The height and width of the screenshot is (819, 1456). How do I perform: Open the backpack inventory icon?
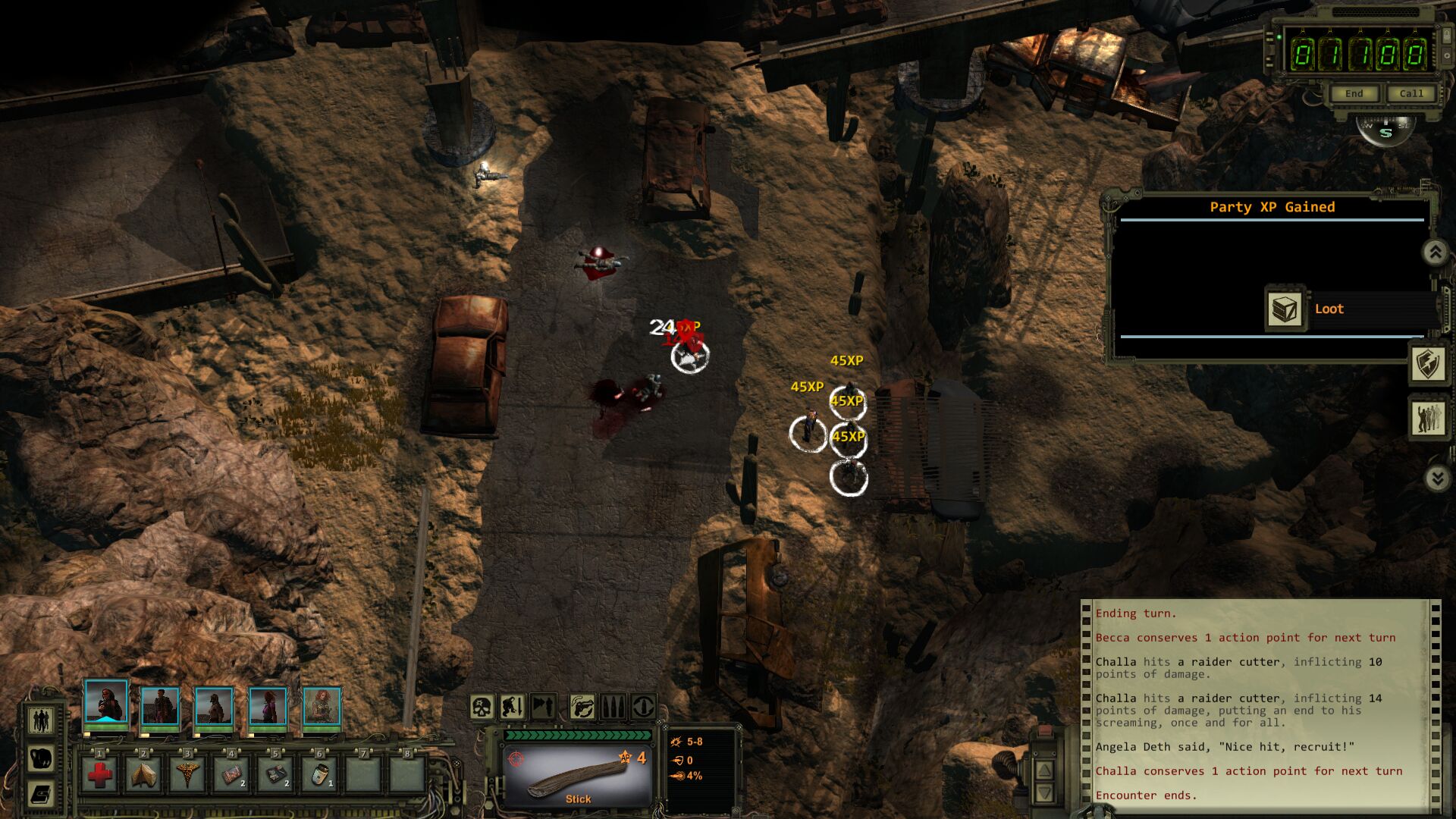tap(41, 758)
